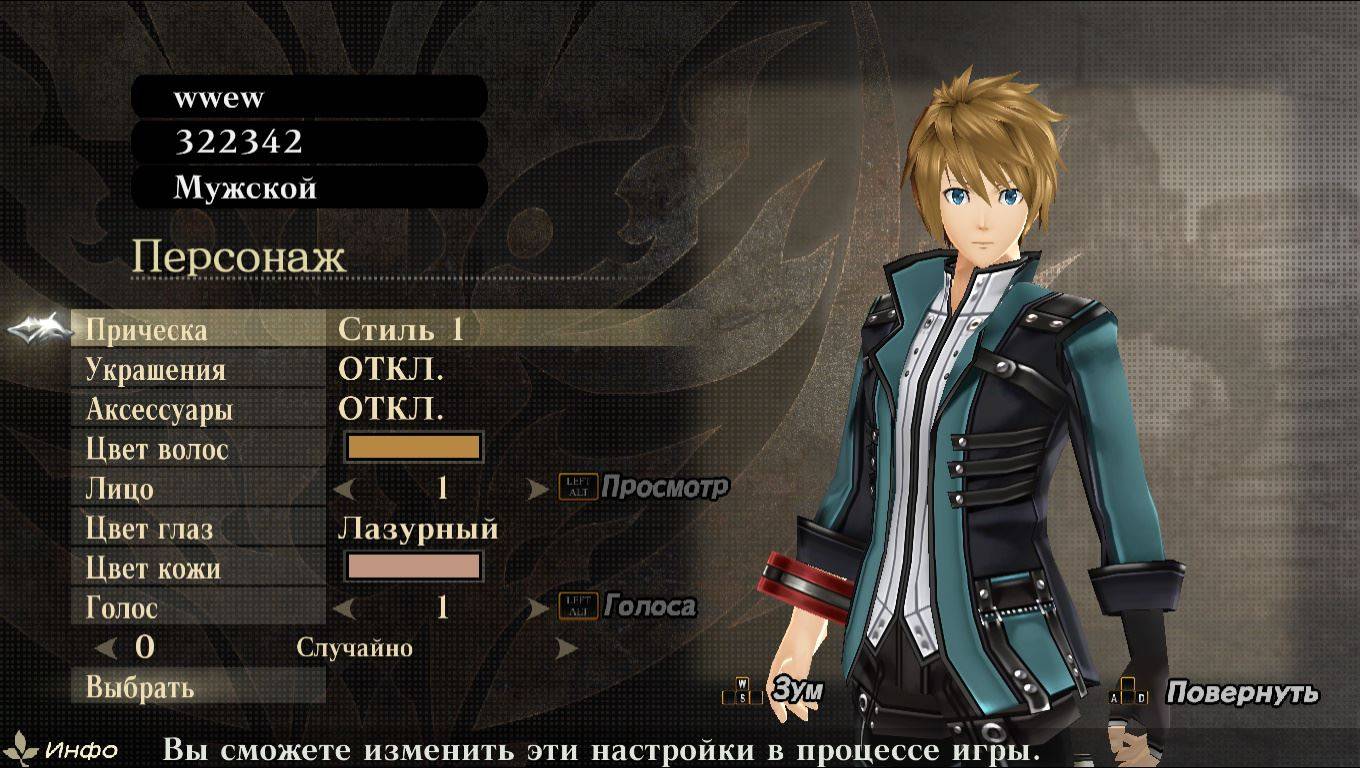Edit the character name field wwew

click(x=309, y=97)
